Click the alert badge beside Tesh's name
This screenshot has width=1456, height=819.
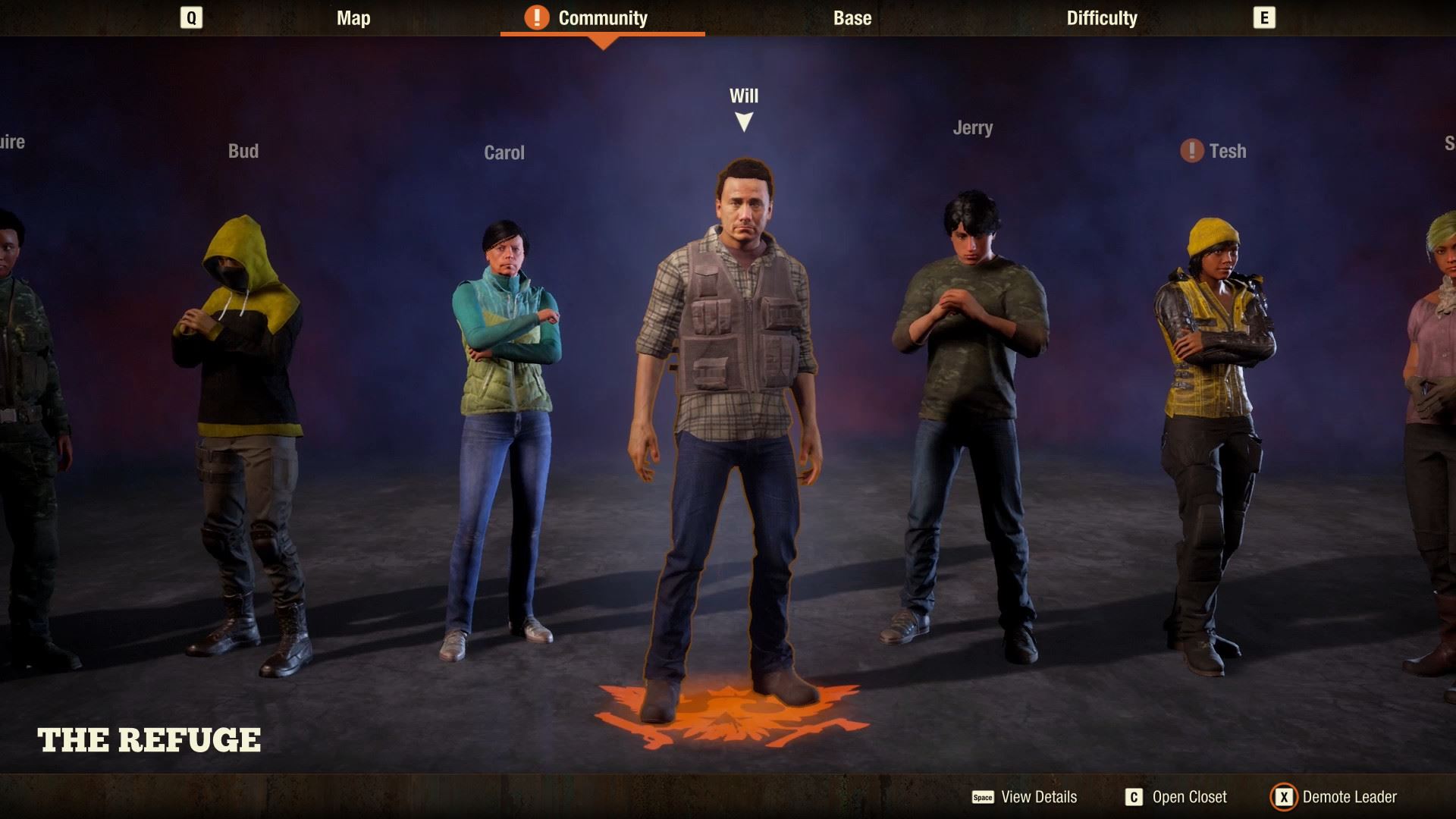pos(1191,152)
